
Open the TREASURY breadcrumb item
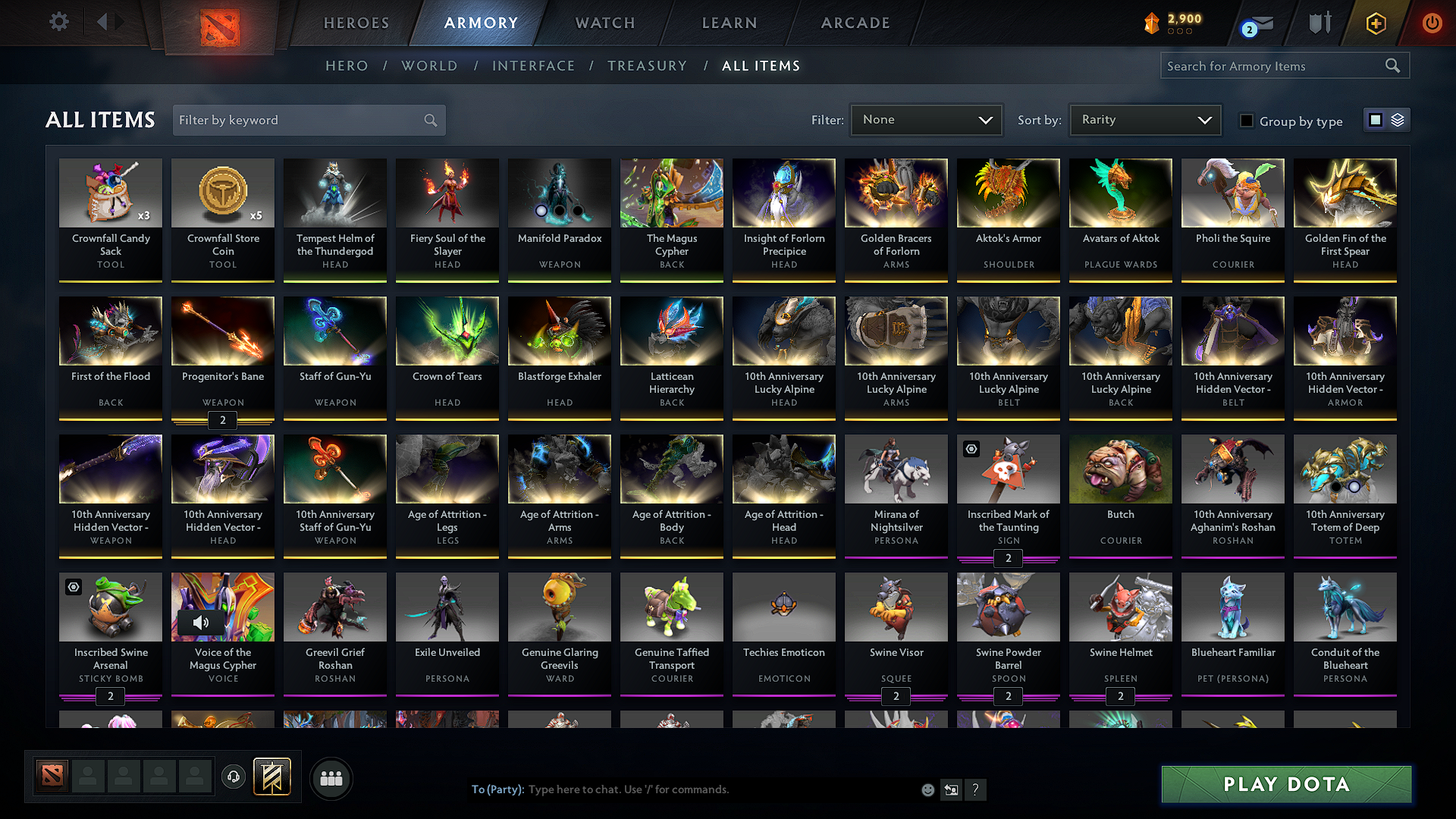(x=647, y=66)
